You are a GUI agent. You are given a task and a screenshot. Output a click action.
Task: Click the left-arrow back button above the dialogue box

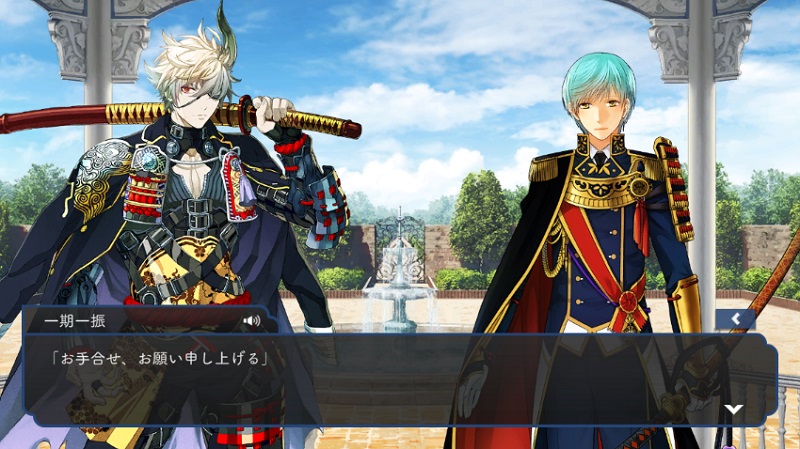pos(734,319)
